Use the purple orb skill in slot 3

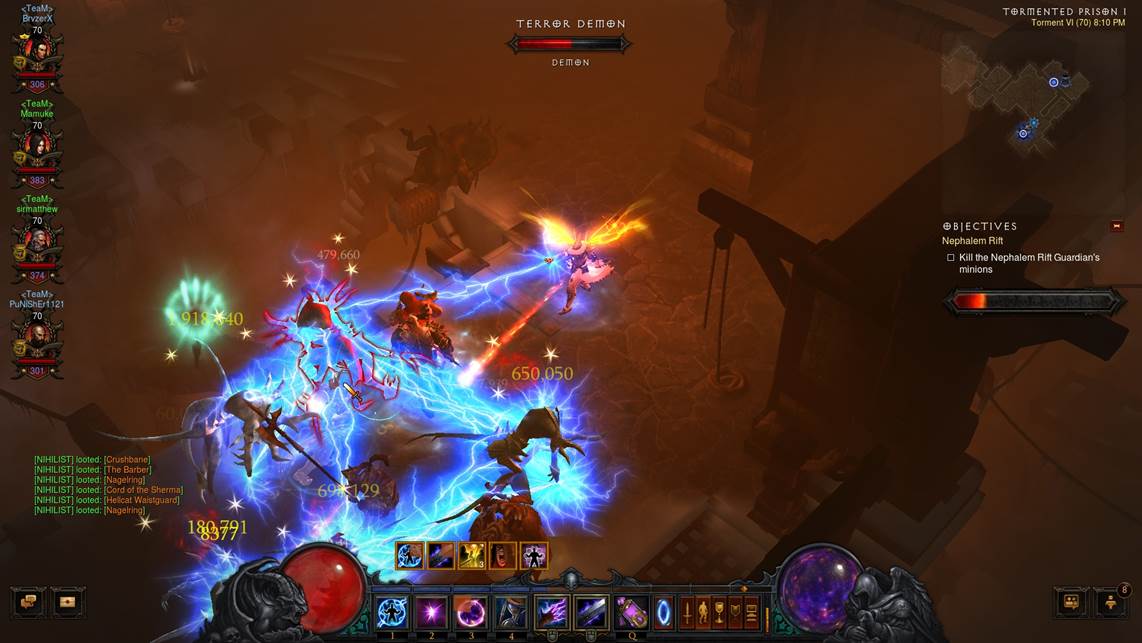[471, 612]
